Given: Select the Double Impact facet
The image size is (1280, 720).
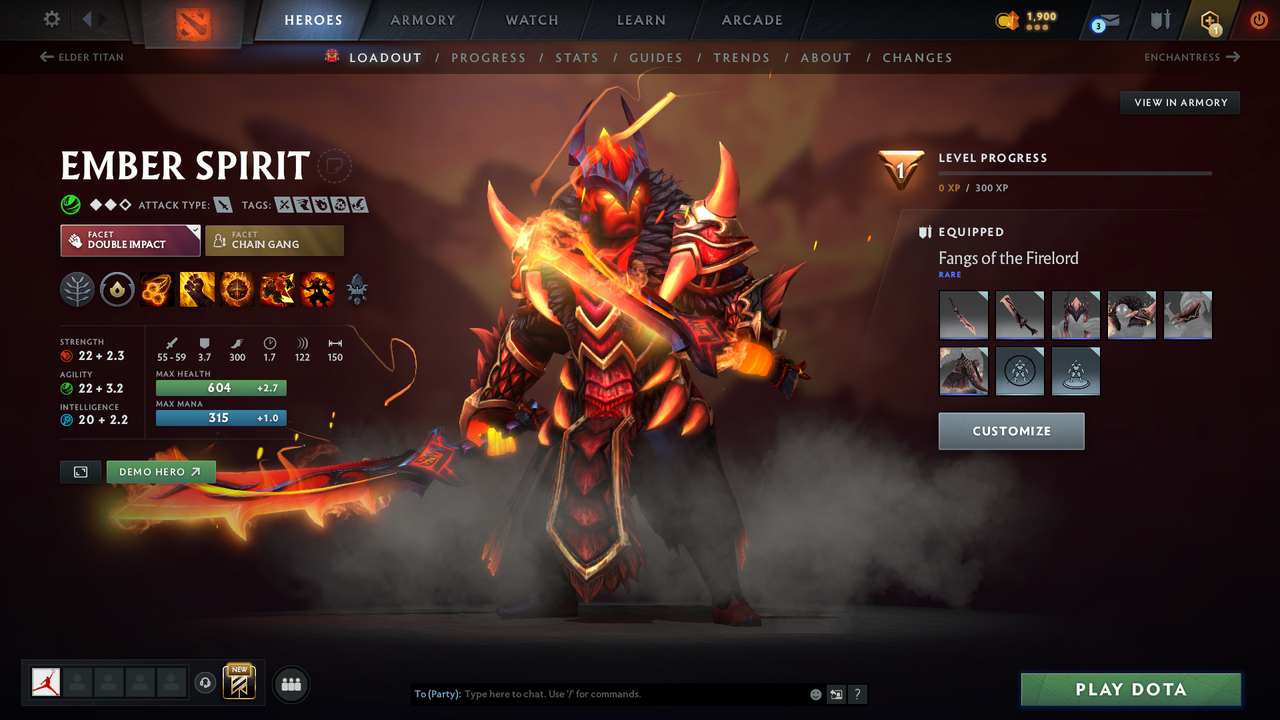Looking at the screenshot, I should (x=130, y=240).
